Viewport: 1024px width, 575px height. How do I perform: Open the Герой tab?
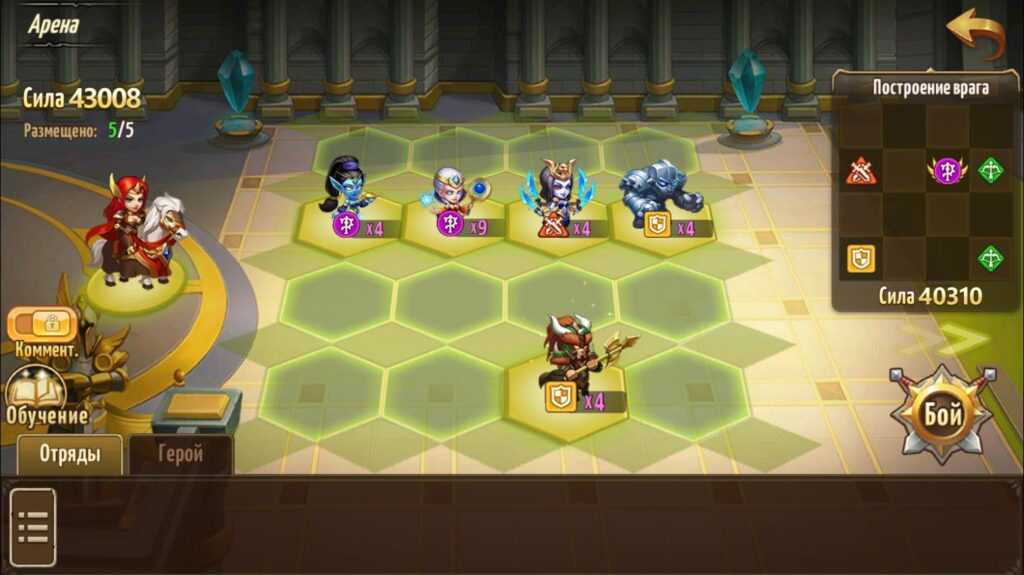181,454
